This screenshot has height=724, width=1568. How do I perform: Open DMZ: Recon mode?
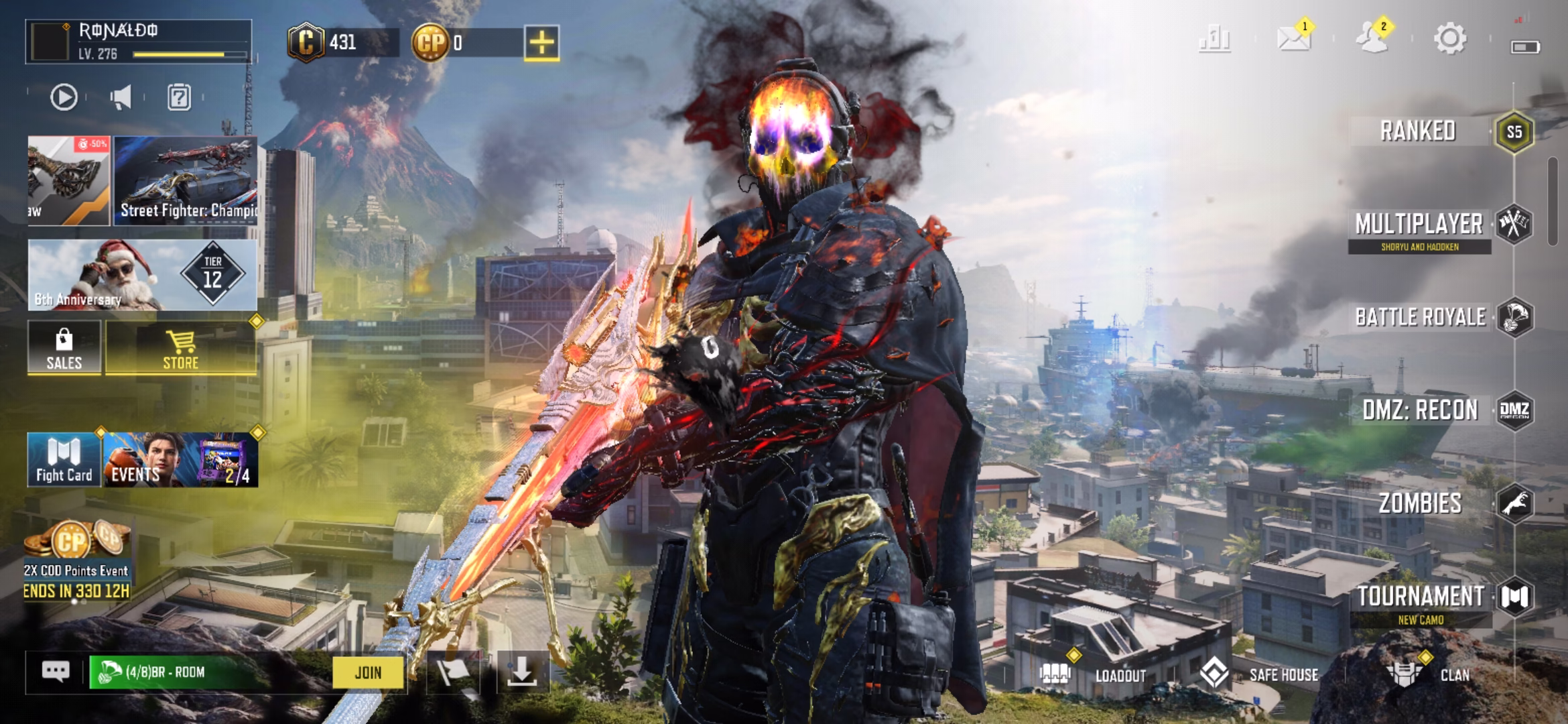1421,410
